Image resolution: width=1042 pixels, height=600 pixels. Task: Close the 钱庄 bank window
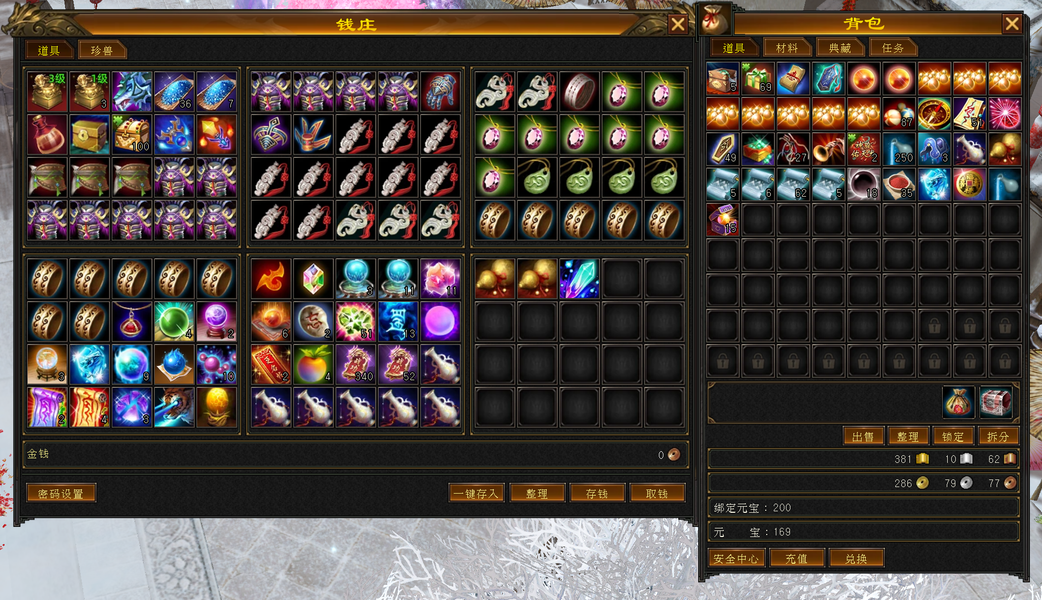point(678,25)
